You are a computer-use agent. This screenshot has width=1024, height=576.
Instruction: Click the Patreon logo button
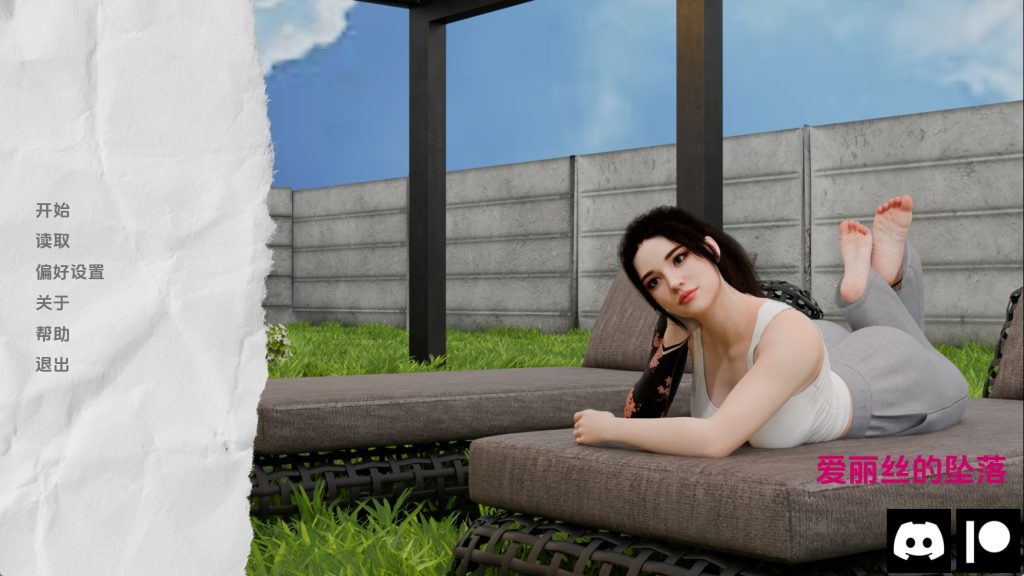988,541
